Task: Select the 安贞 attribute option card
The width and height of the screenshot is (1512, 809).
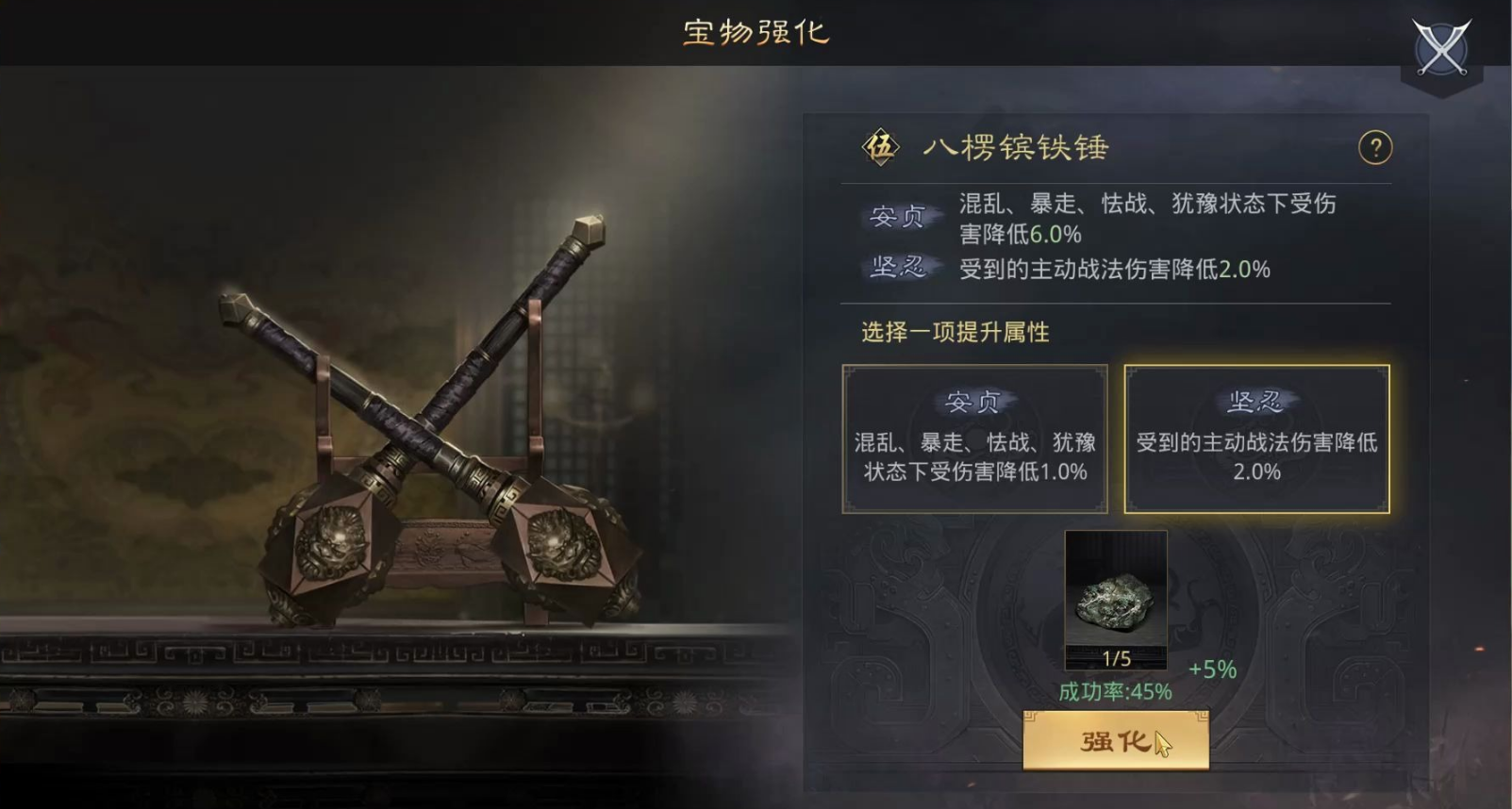Action: (973, 438)
